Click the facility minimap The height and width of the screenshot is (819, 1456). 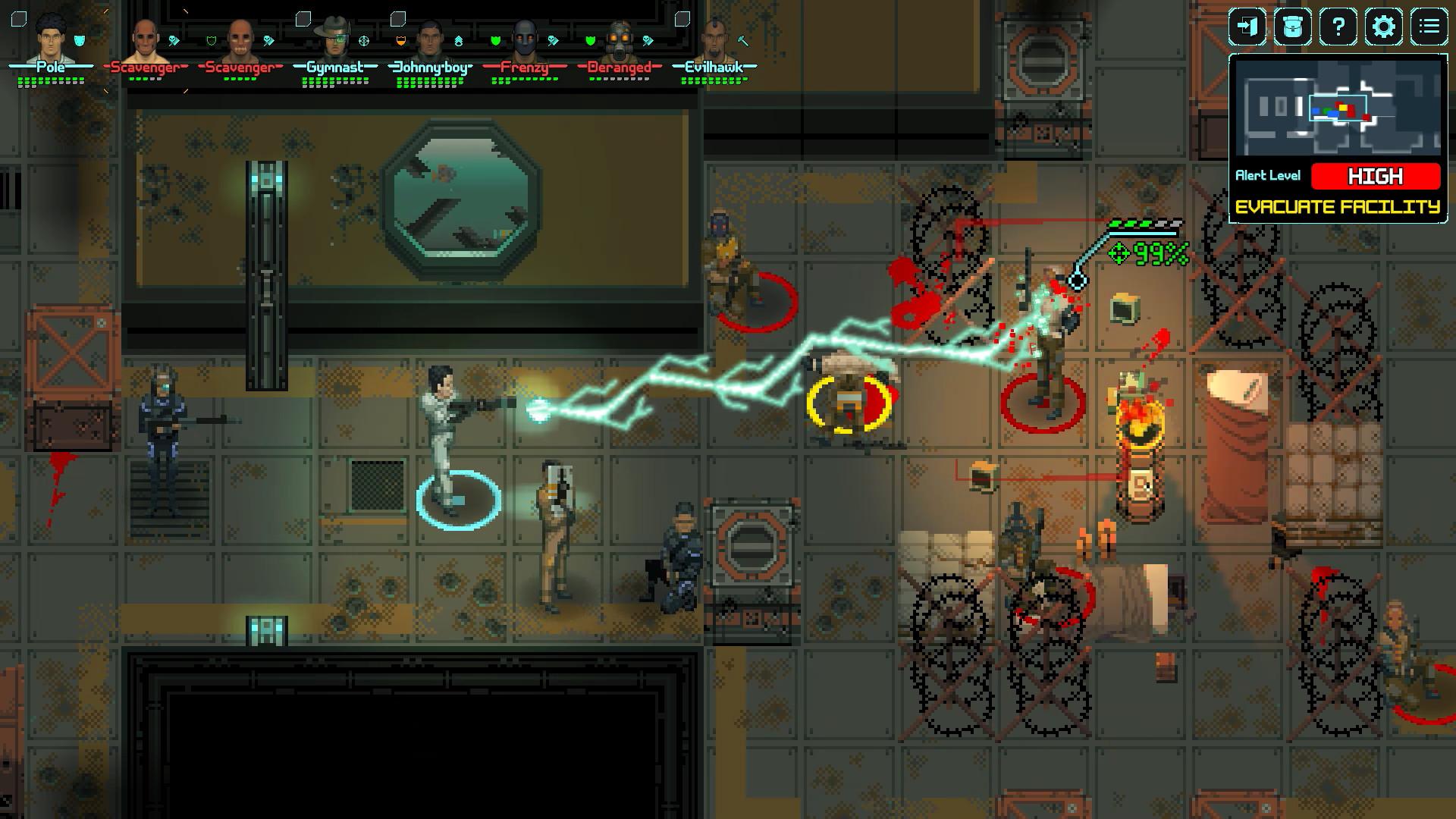click(x=1338, y=108)
